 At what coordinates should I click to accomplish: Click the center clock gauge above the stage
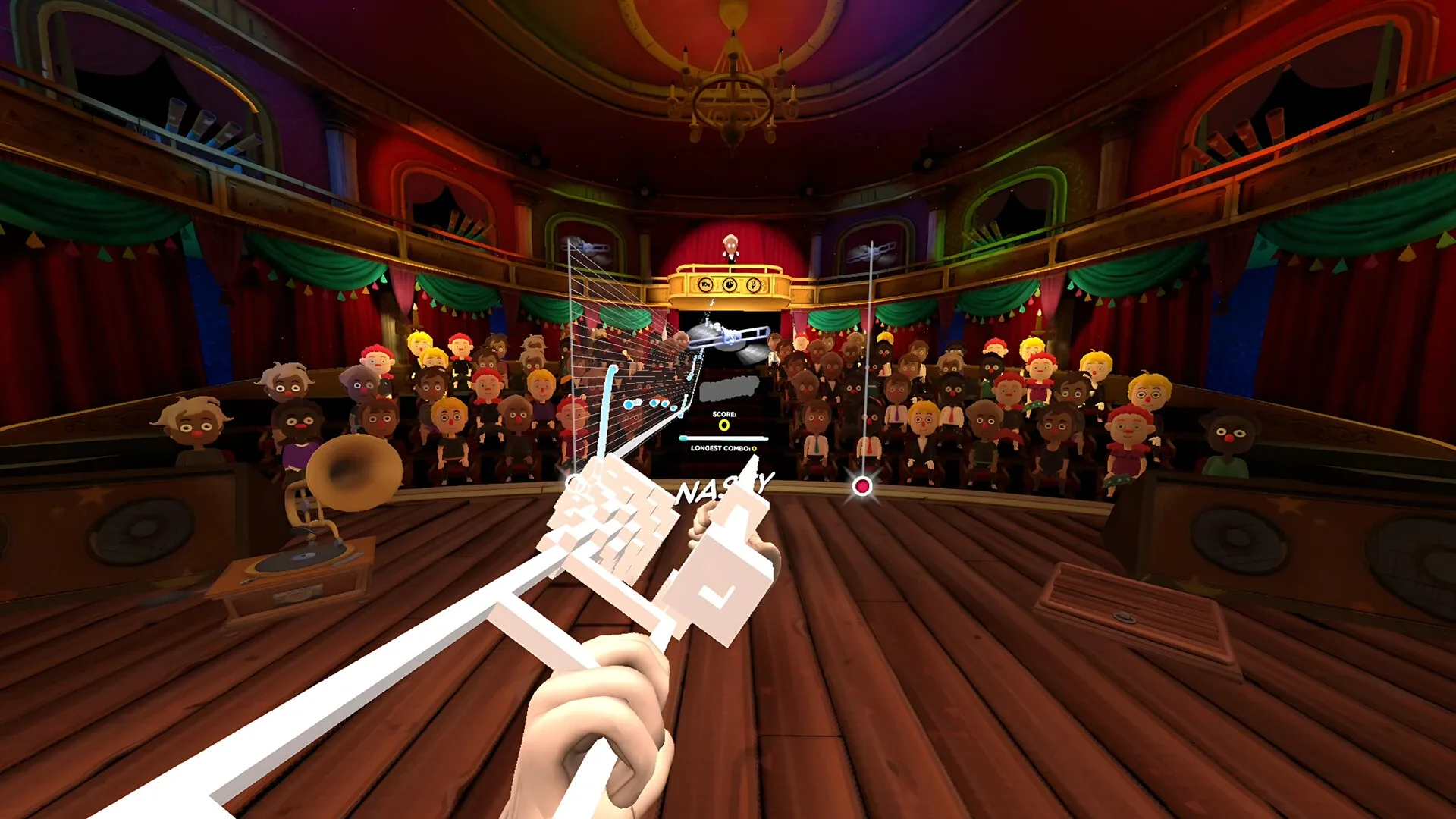[728, 284]
